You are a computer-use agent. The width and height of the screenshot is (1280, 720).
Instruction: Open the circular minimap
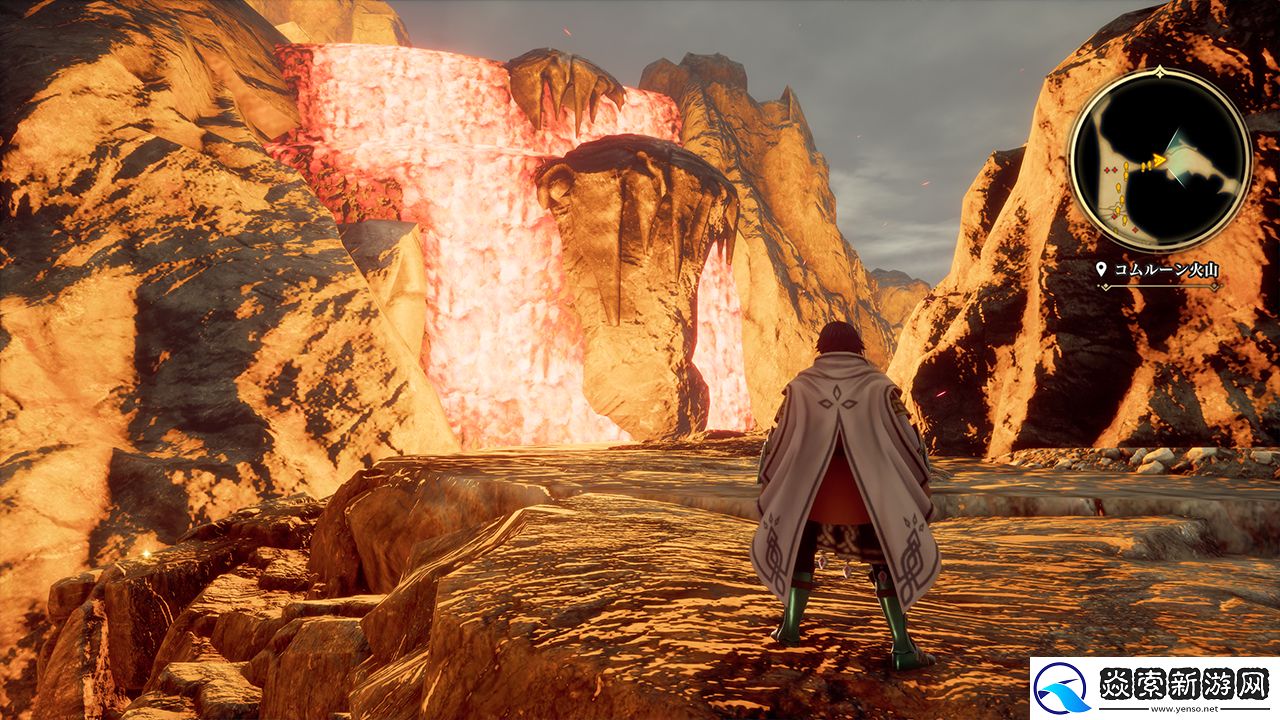pyautogui.click(x=1160, y=159)
